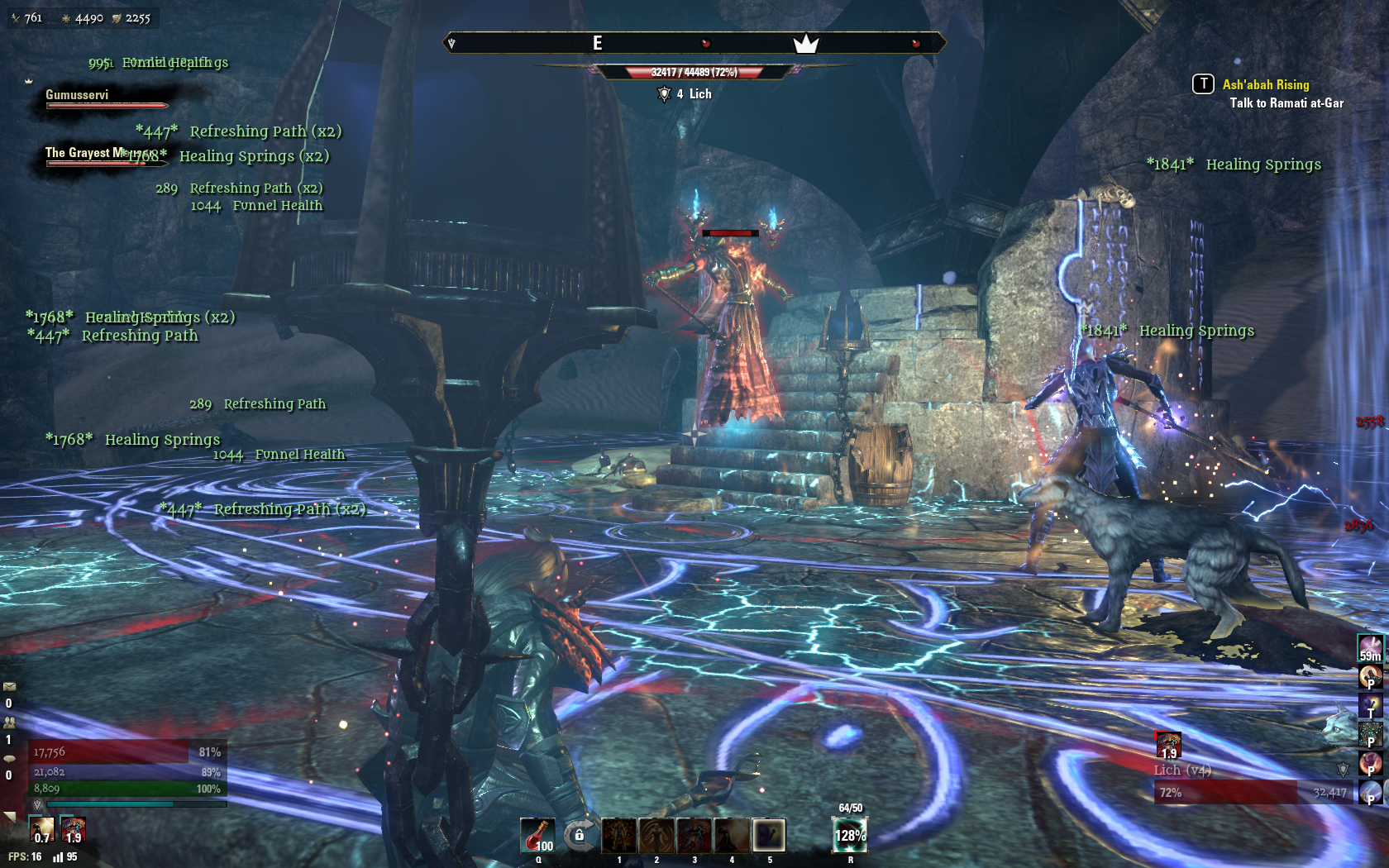
Task: Click the buff icon with 59m timer
Action: pos(1370,648)
